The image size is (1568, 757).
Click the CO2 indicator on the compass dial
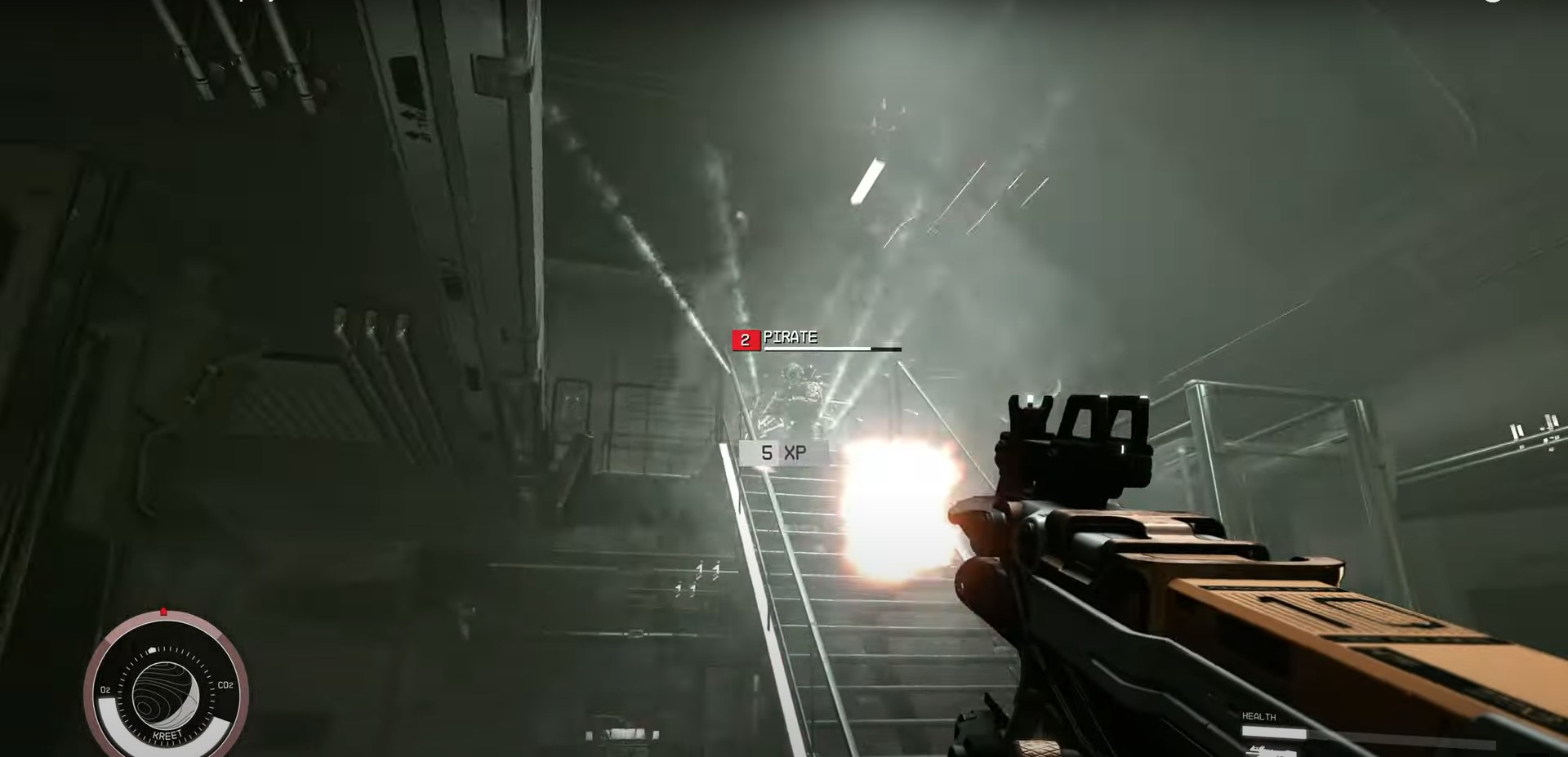click(226, 685)
